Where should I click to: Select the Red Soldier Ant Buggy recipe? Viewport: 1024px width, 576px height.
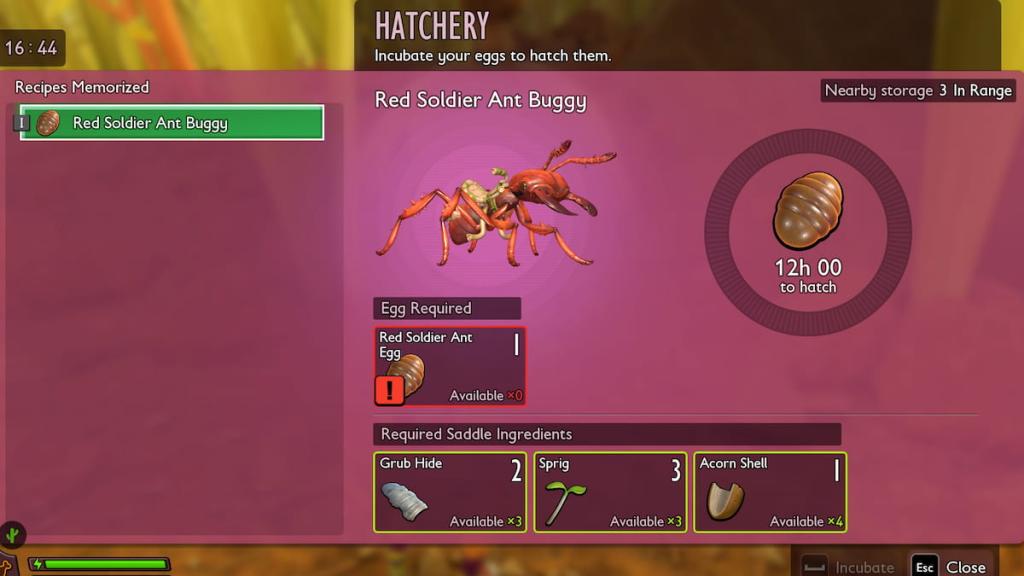pyautogui.click(x=172, y=123)
